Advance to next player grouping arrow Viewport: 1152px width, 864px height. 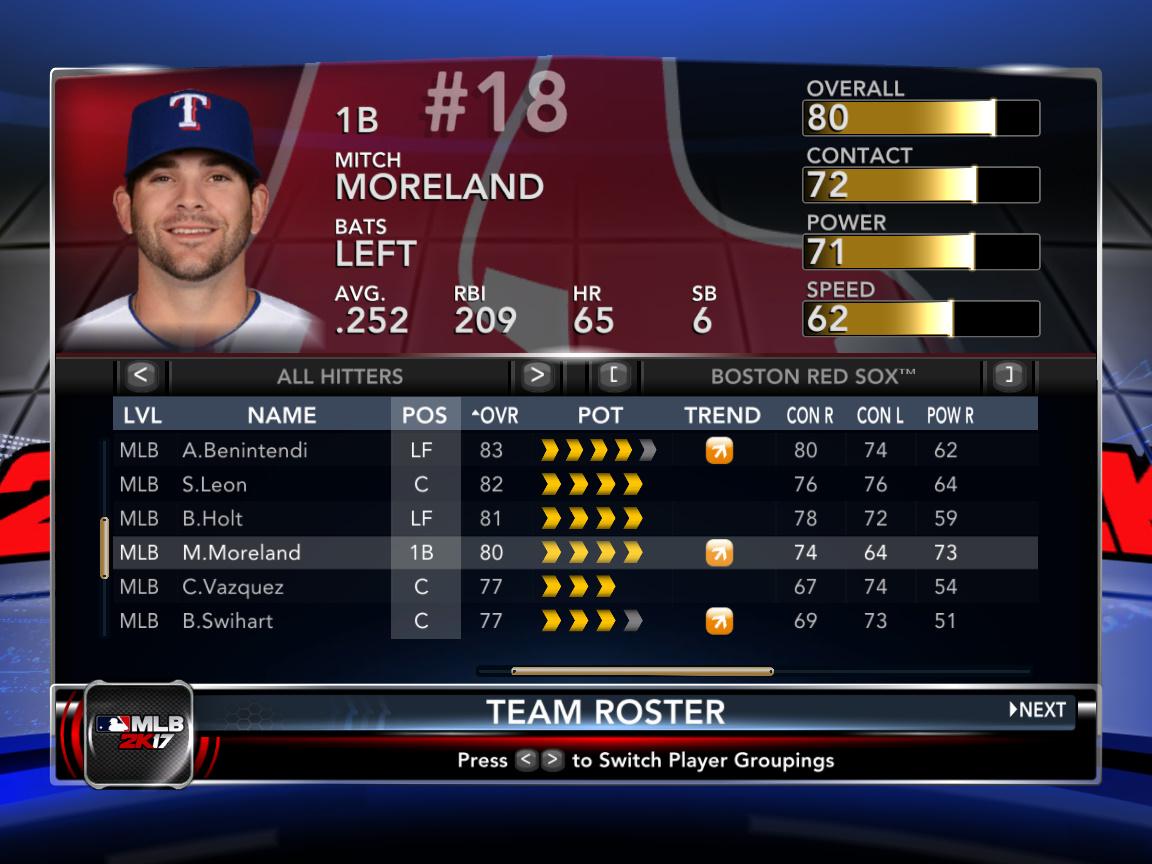point(537,376)
